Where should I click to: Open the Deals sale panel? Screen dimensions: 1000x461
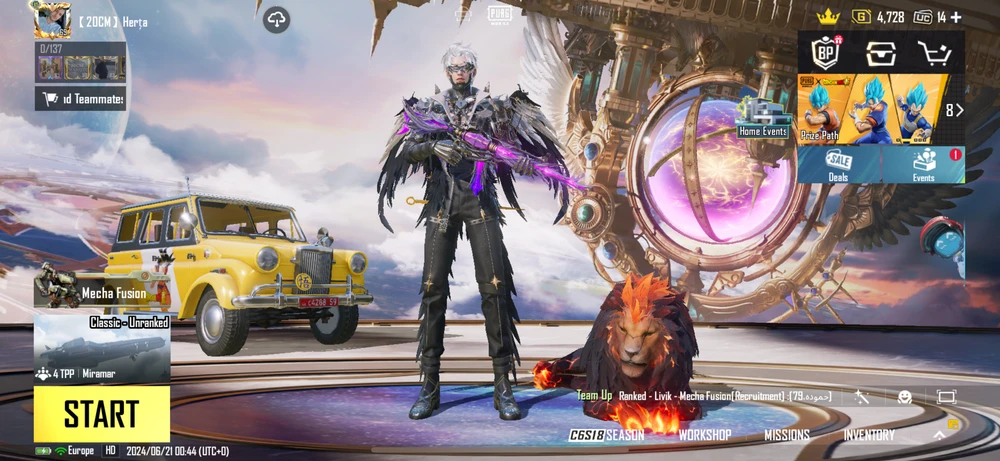838,165
